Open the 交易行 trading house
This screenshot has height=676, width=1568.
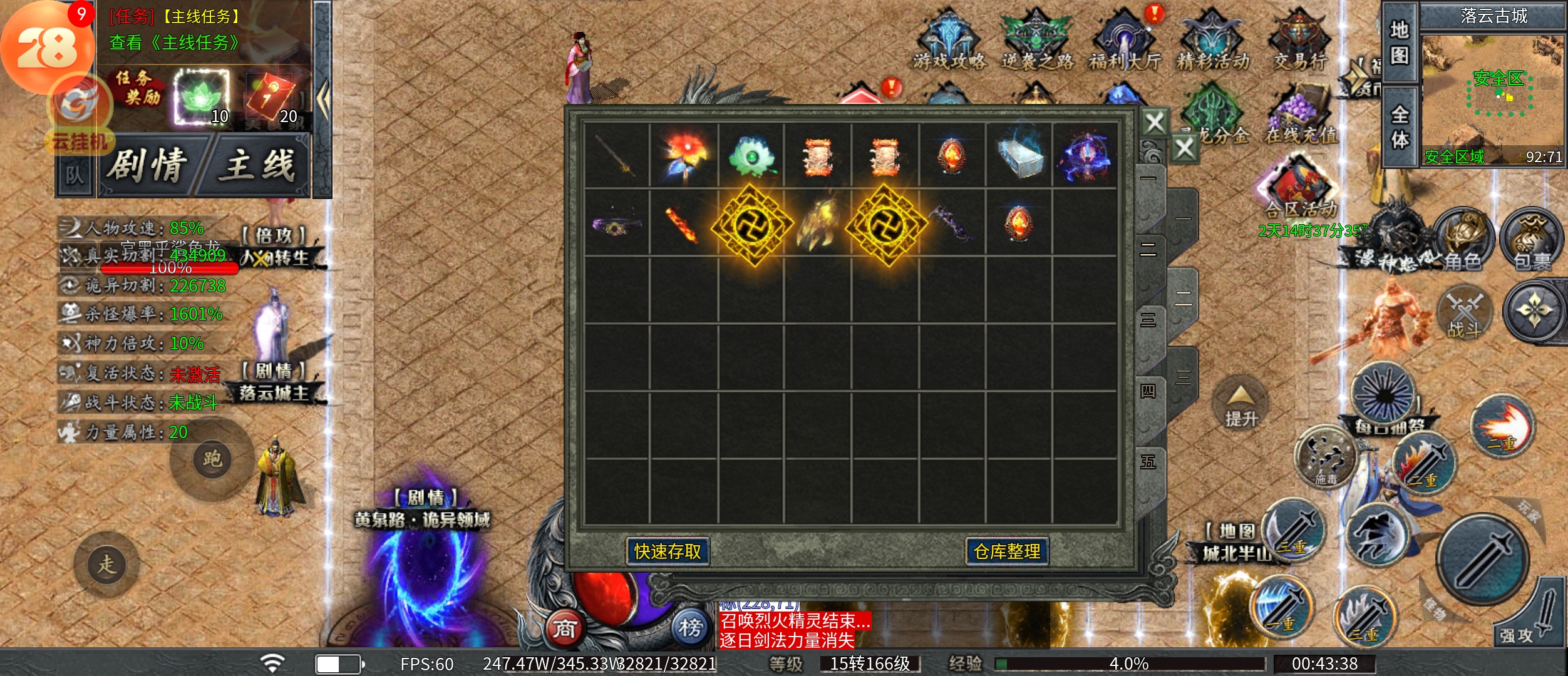pos(1300,41)
